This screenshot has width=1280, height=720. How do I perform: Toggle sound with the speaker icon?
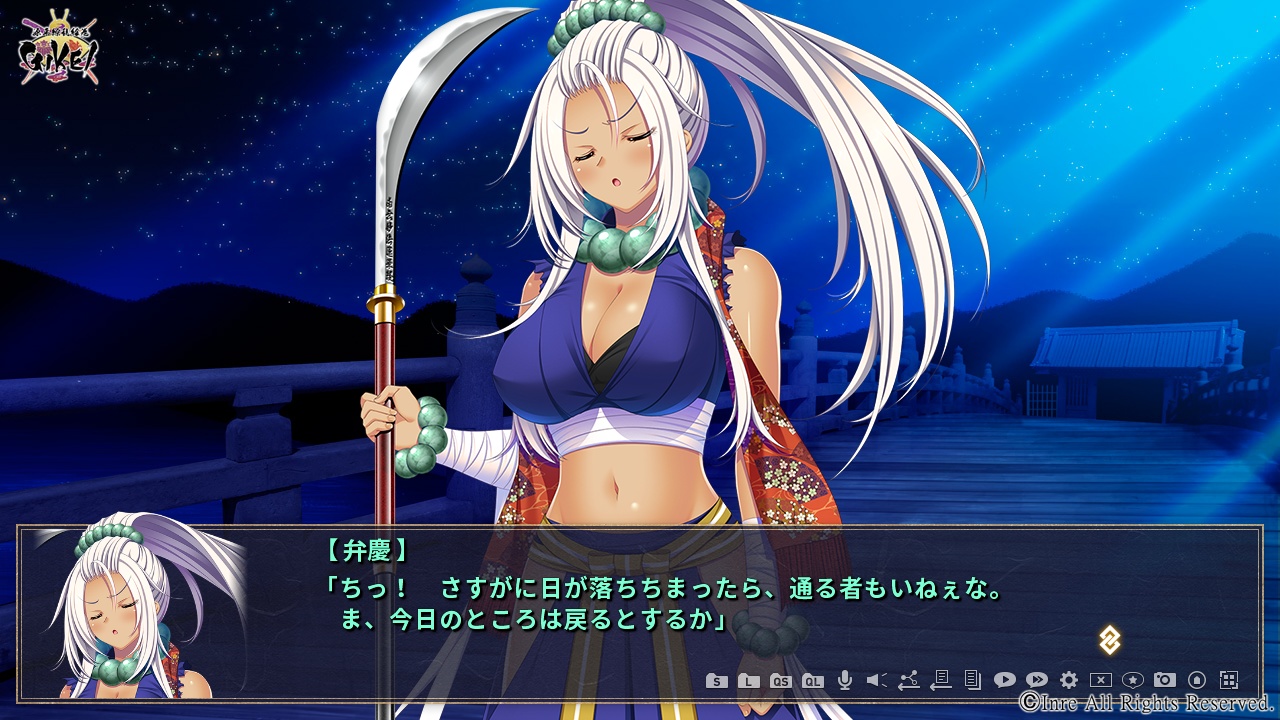click(876, 680)
